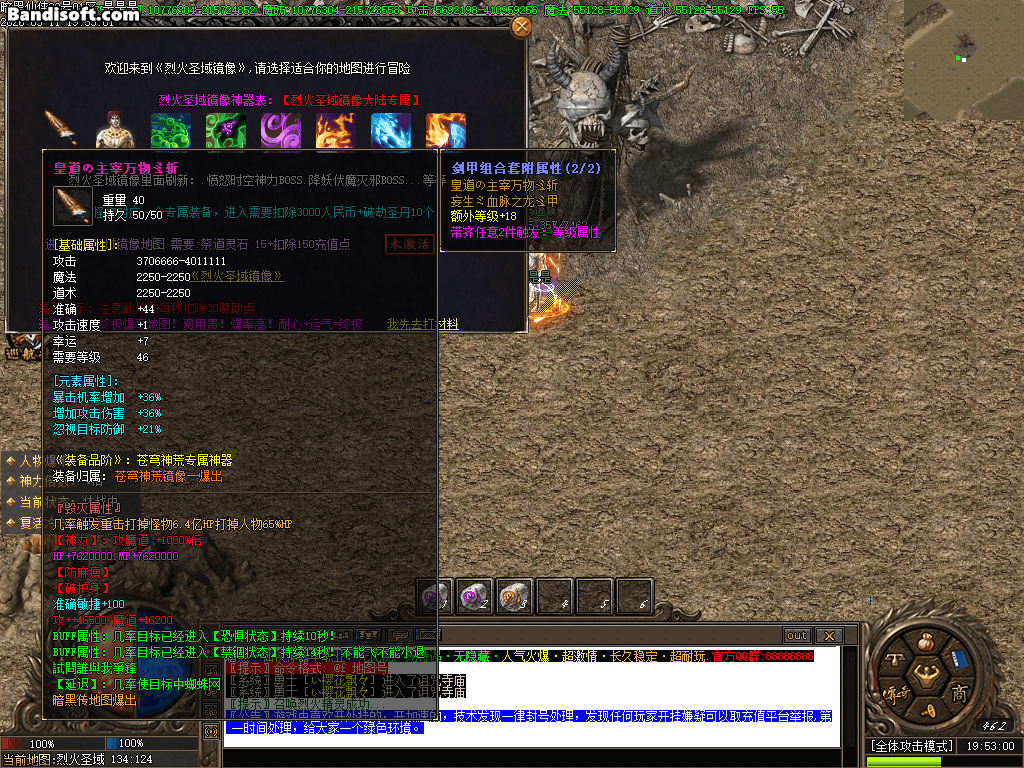Click the 我先去打材料 link
The image size is (1024, 768).
423,324
